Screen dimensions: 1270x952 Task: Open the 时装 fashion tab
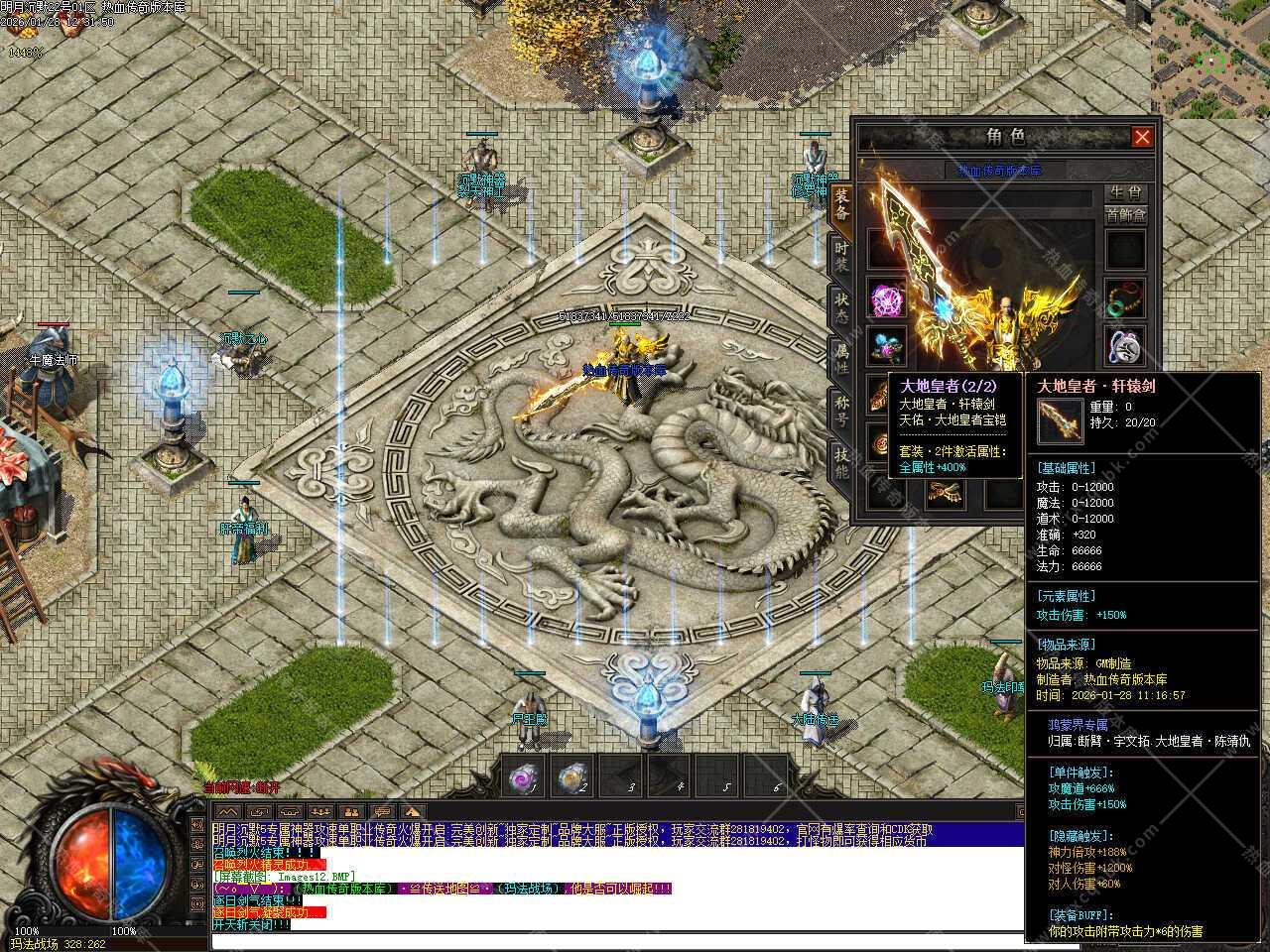[x=840, y=257]
